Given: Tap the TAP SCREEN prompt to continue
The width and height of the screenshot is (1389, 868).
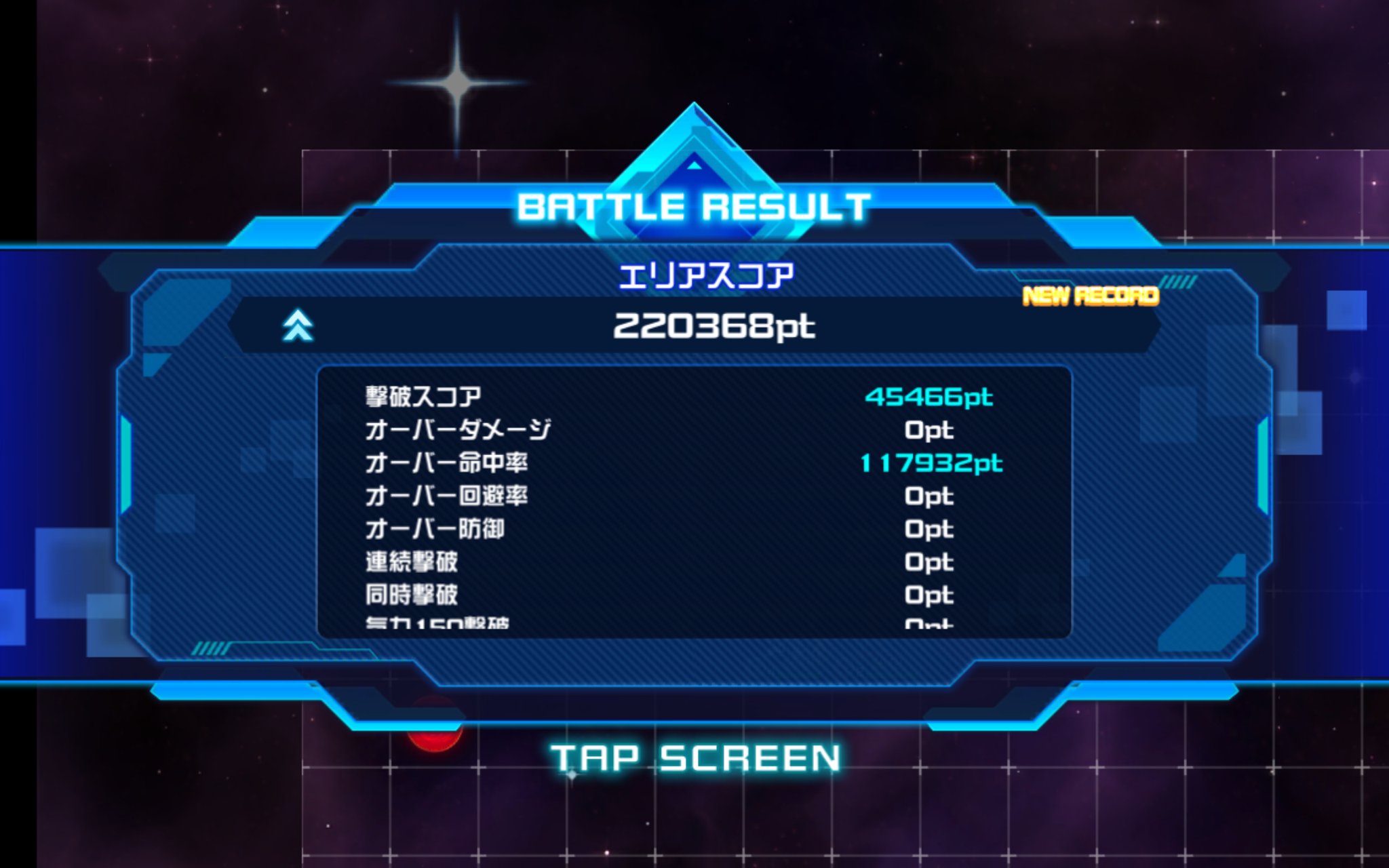Looking at the screenshot, I should pyautogui.click(x=695, y=757).
